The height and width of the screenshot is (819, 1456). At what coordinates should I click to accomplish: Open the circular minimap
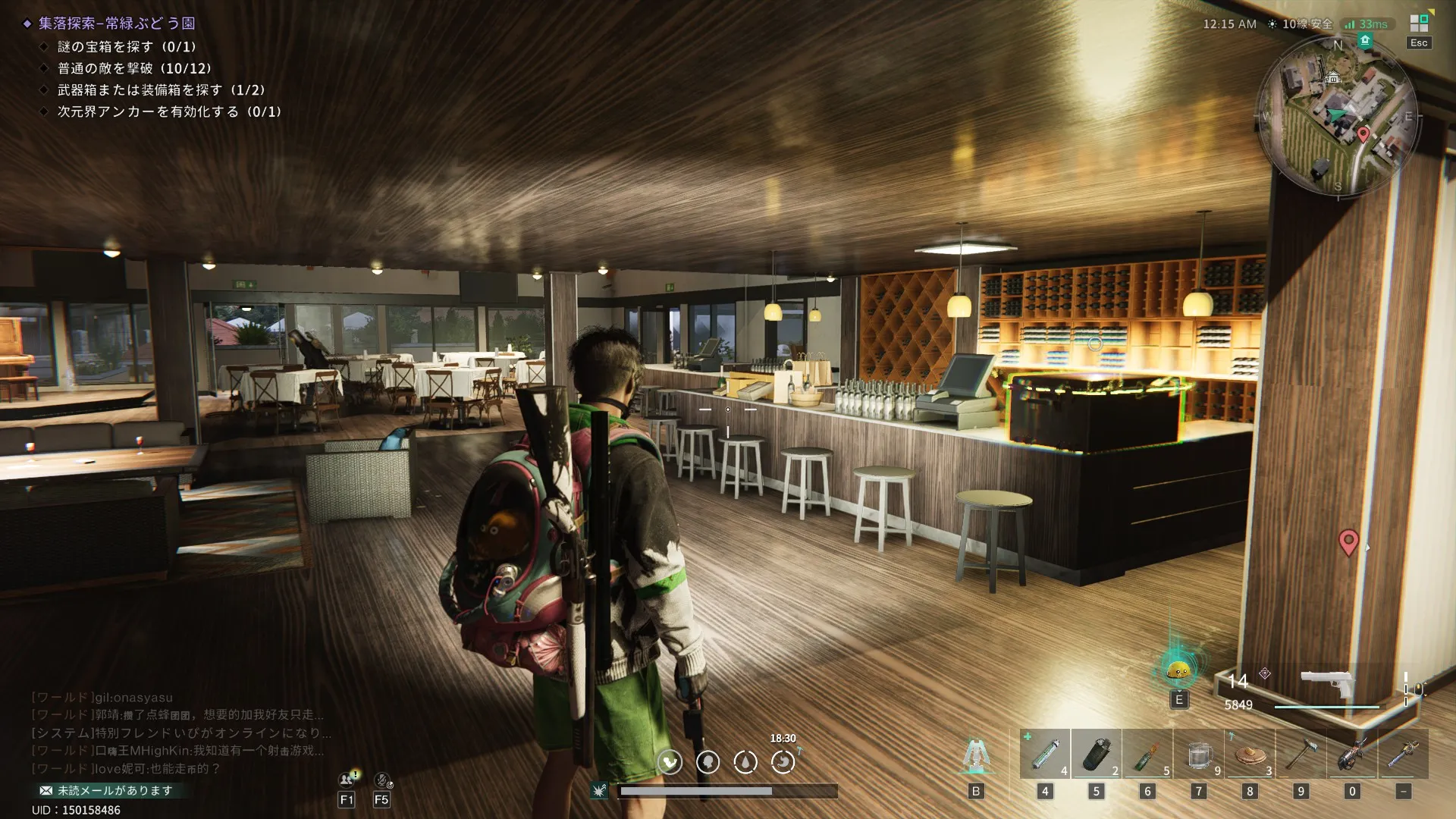tap(1337, 116)
